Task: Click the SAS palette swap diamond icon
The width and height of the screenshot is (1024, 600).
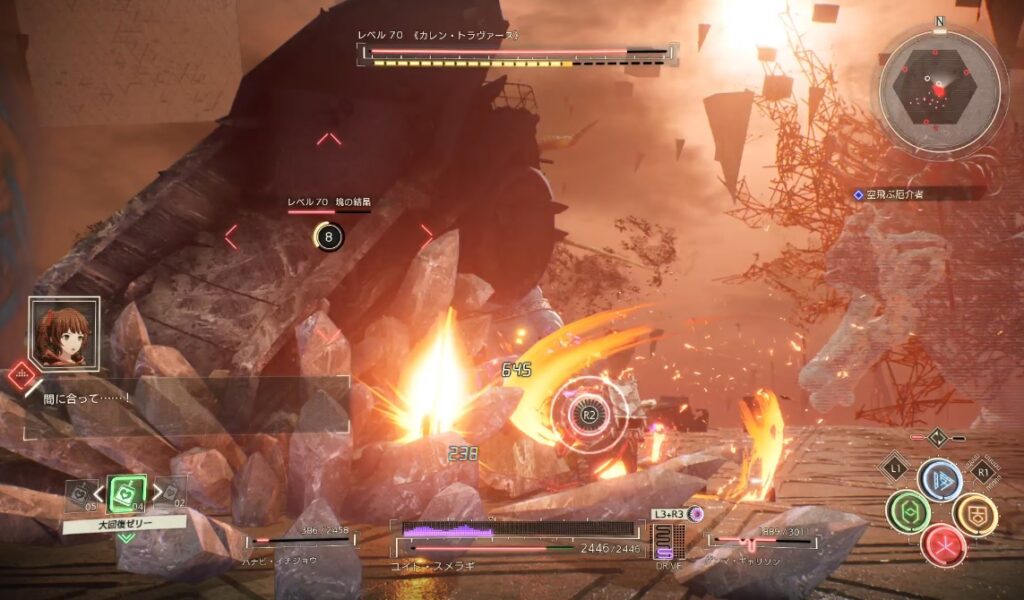Action: click(938, 437)
